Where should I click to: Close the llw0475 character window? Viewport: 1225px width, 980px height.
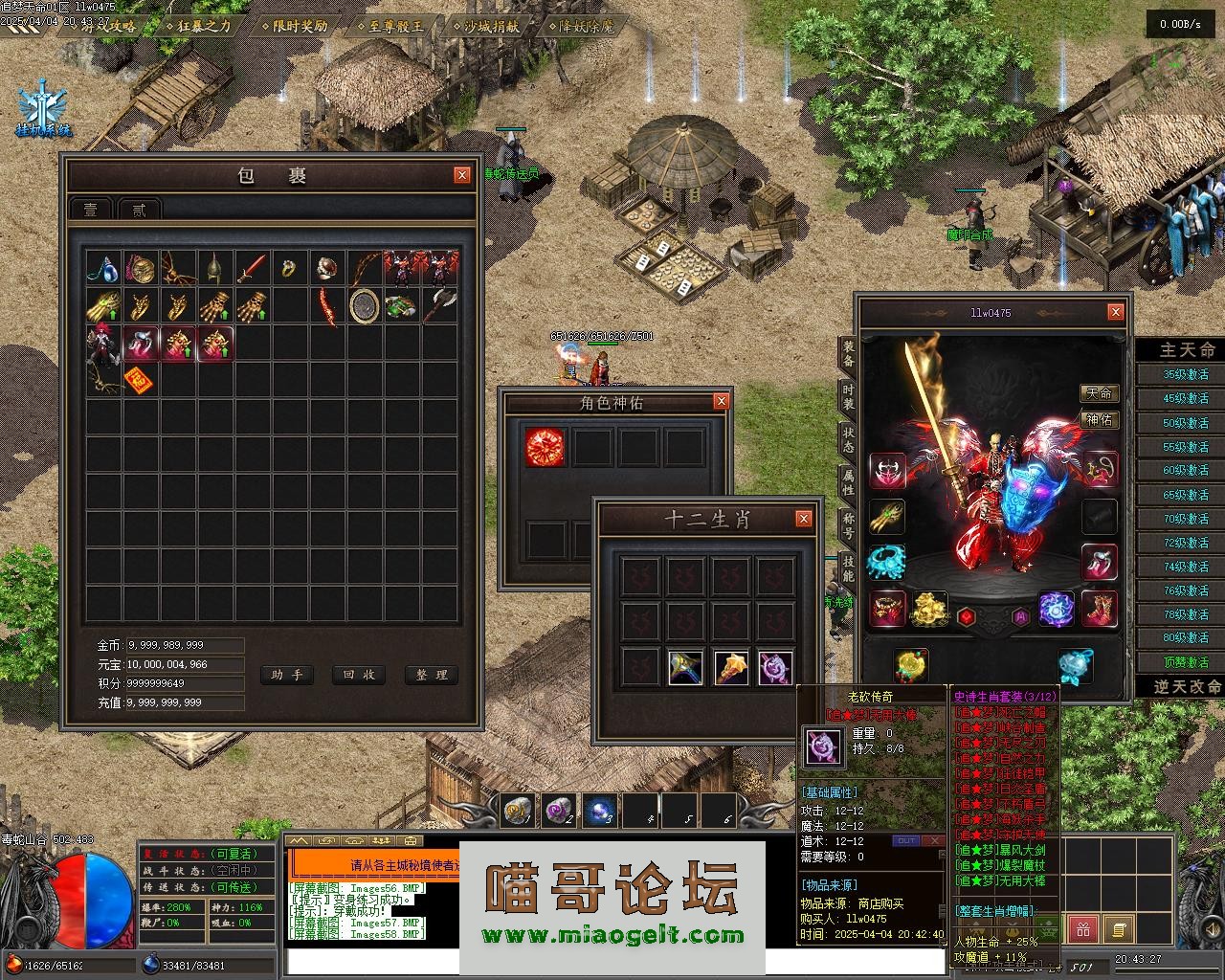[x=1115, y=312]
